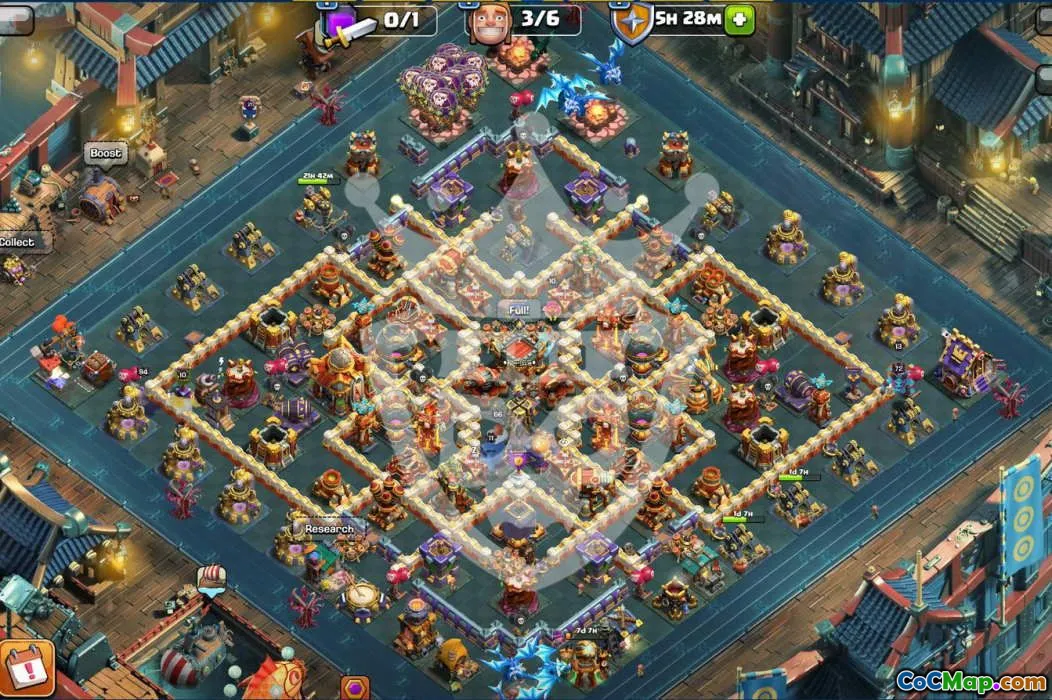Open the purple hexagon gem button
1052x700 pixels.
click(355, 688)
